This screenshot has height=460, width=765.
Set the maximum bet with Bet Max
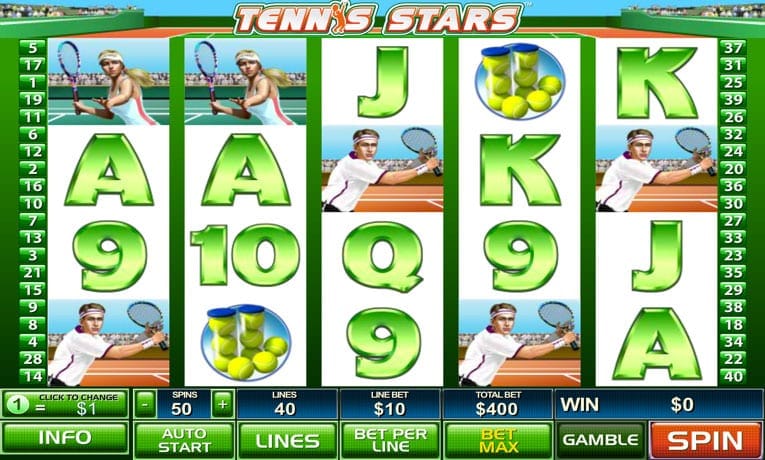[497, 439]
